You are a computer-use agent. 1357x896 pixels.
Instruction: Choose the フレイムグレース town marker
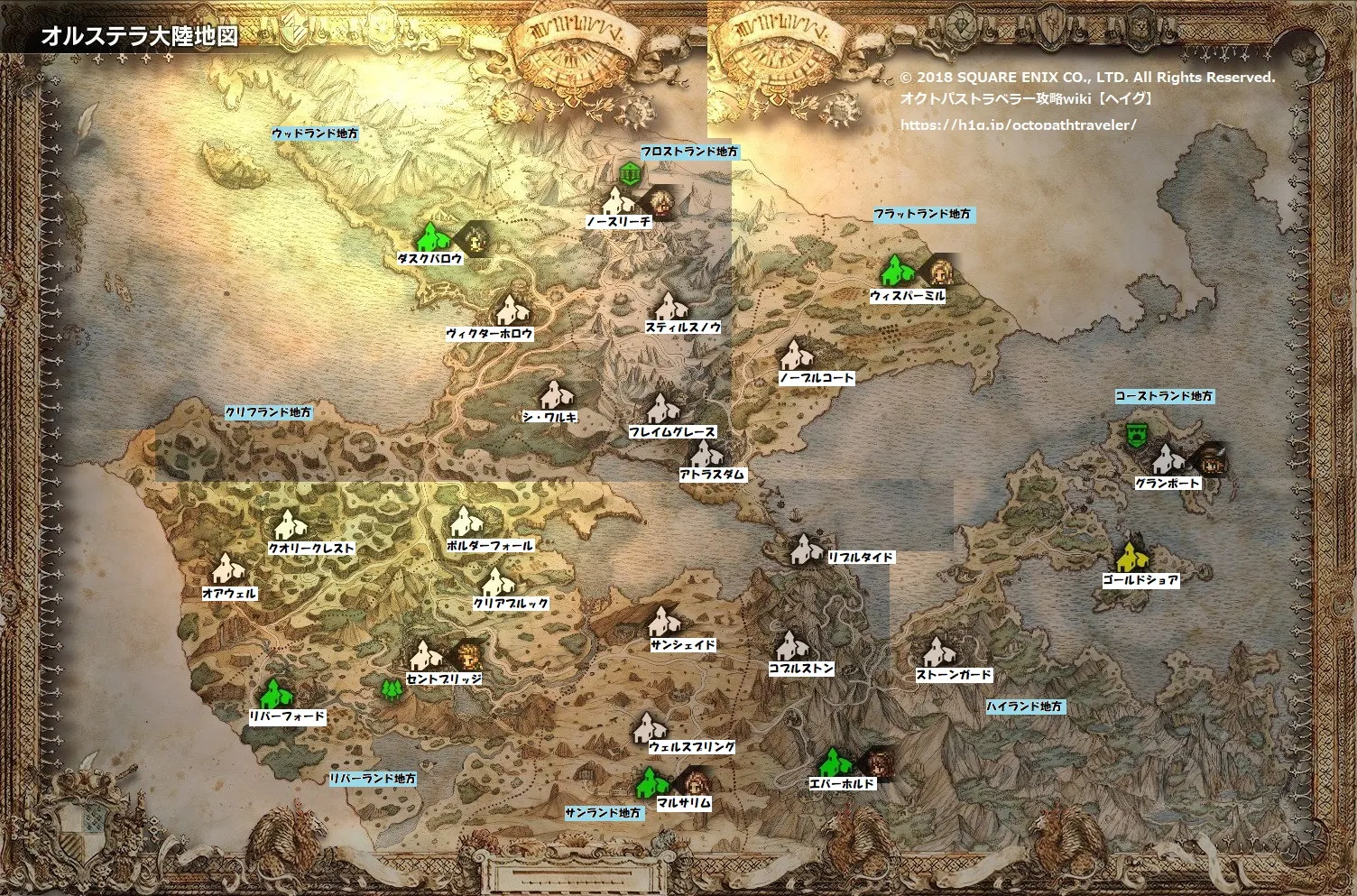[663, 411]
